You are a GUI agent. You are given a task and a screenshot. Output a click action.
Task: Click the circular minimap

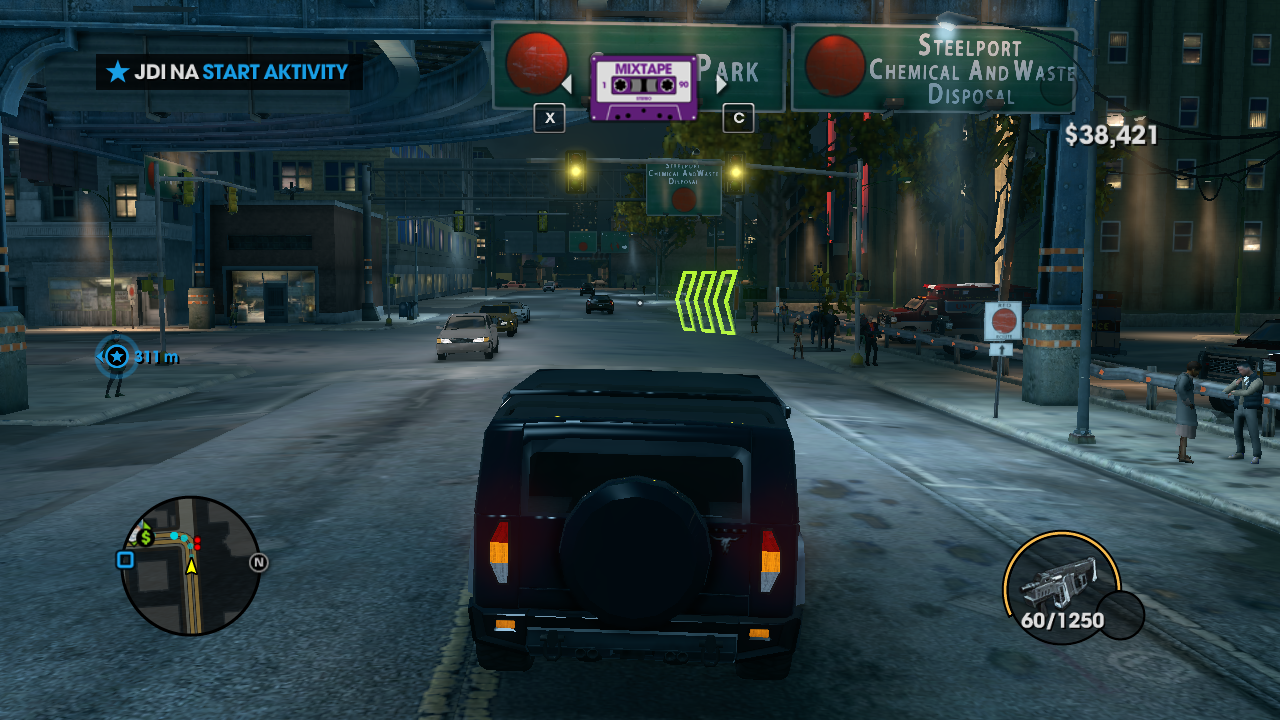point(190,566)
